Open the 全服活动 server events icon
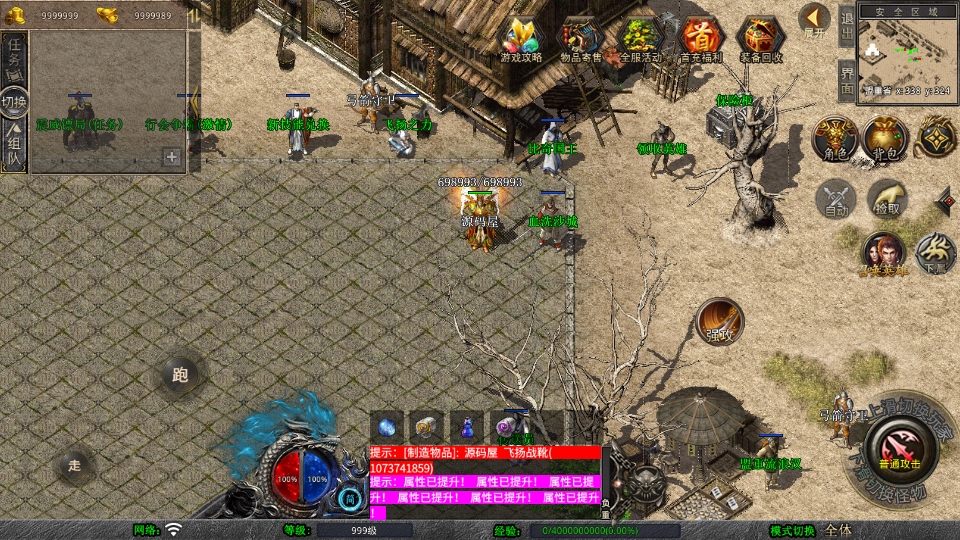 (641, 38)
